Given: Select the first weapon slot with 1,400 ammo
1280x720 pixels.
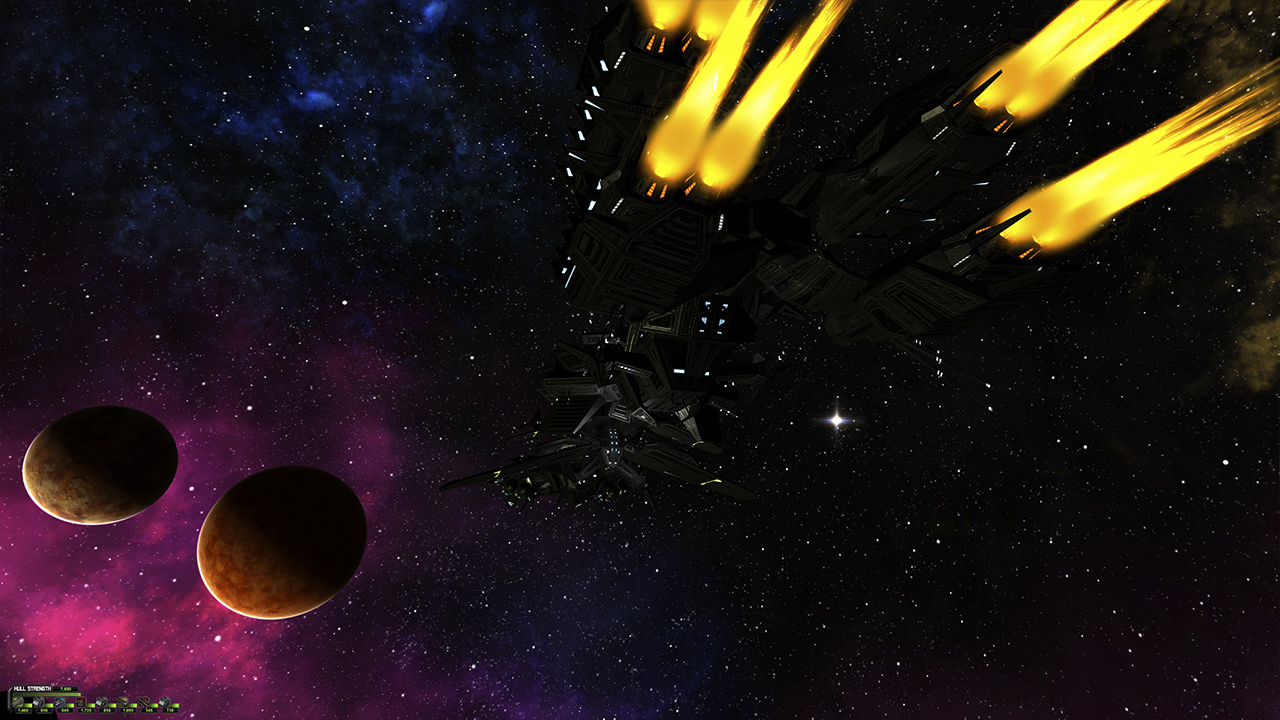Looking at the screenshot, I should tap(17, 701).
